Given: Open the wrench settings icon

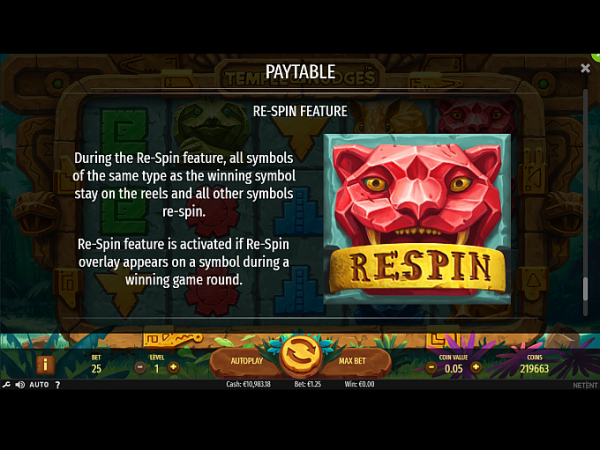Looking at the screenshot, I should 6,384.
